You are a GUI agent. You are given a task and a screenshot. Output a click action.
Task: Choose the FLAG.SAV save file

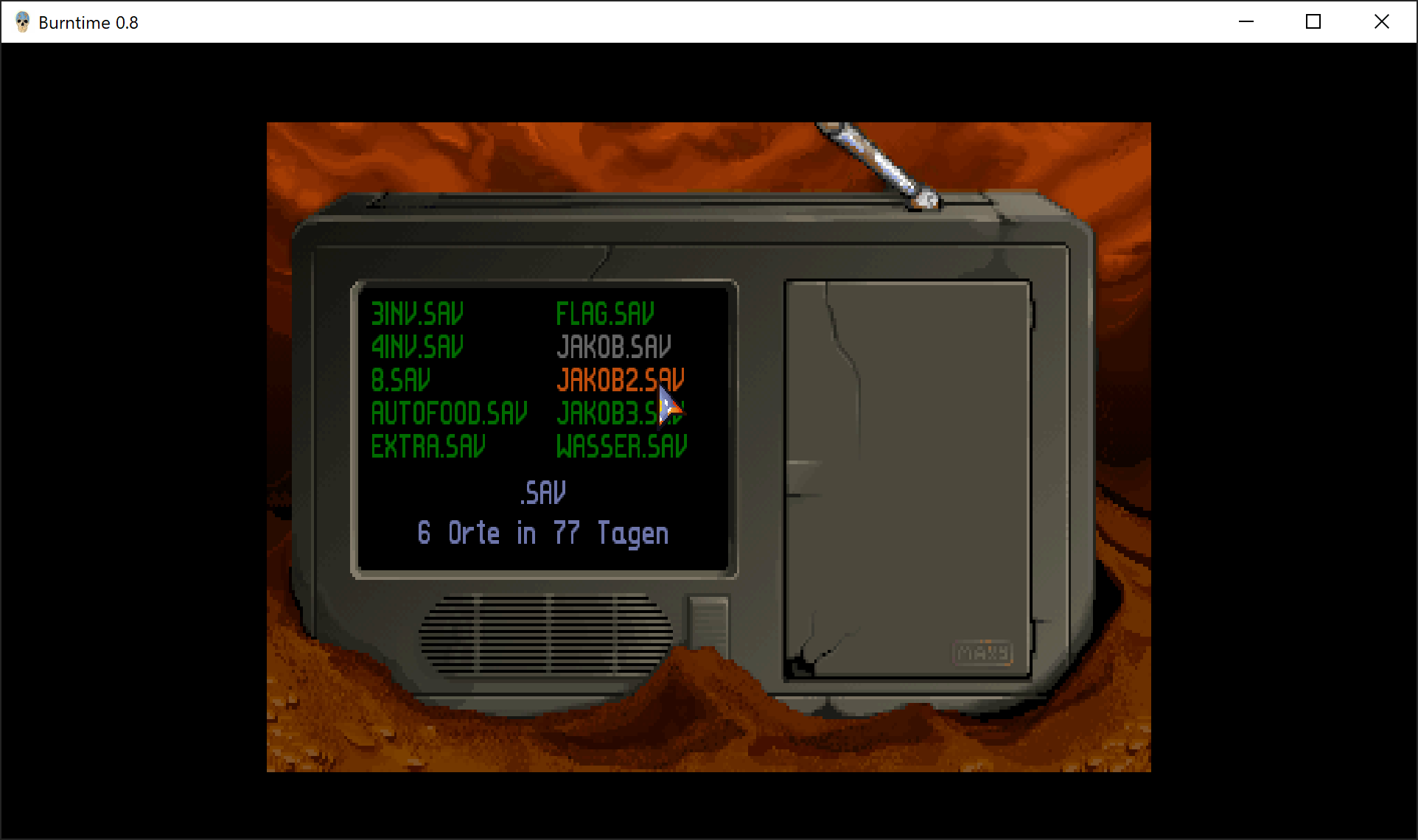pos(604,314)
